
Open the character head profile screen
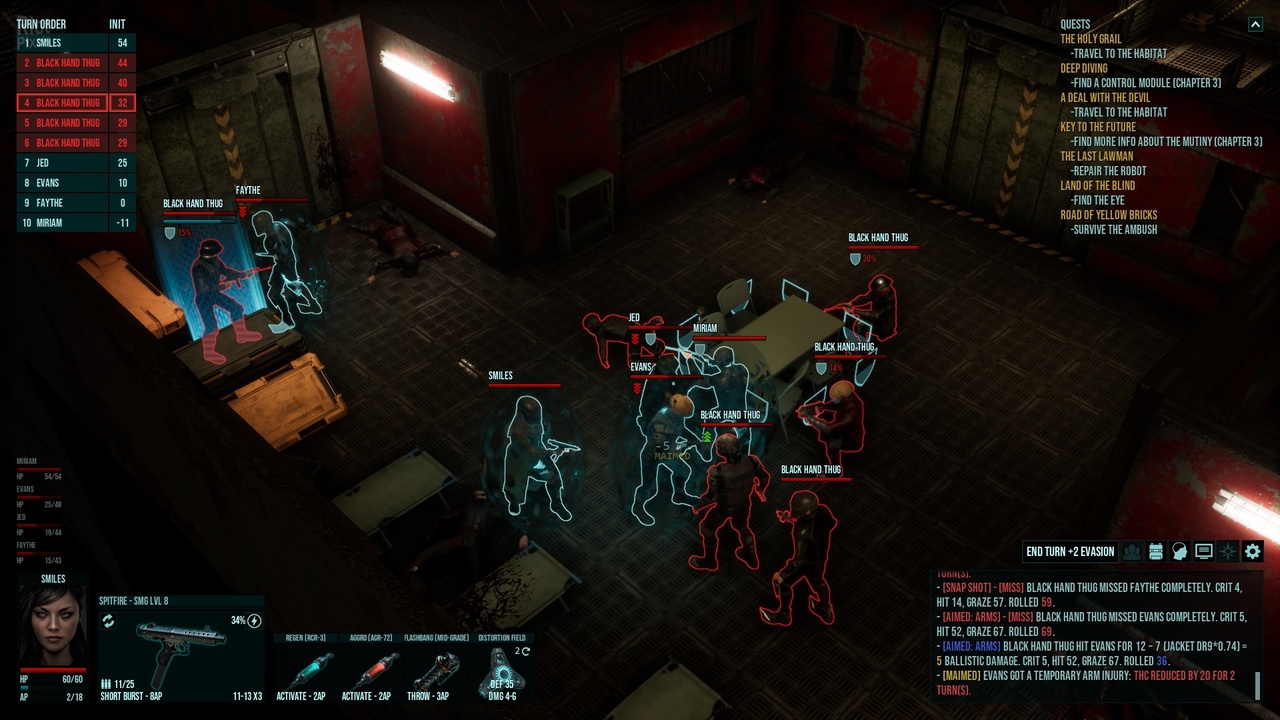tap(1180, 551)
